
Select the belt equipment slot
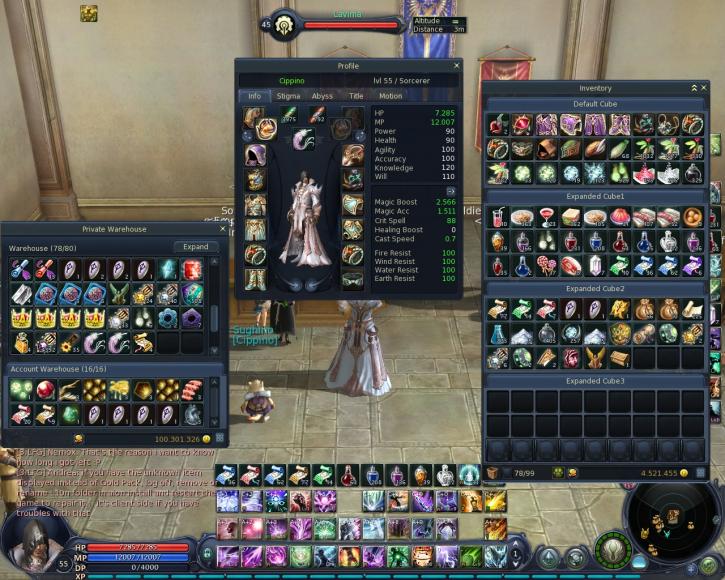pos(352,280)
